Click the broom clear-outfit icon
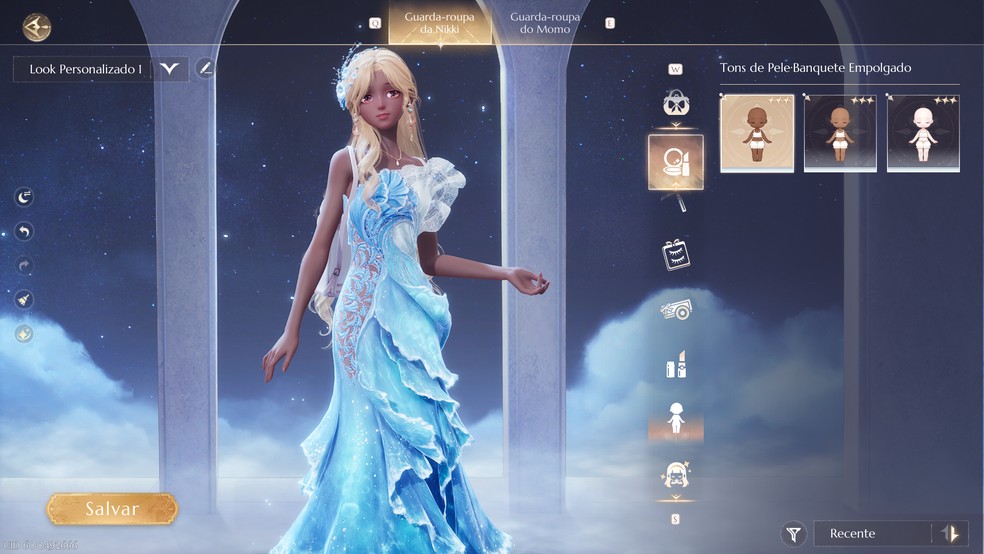984x554 pixels. [24, 299]
